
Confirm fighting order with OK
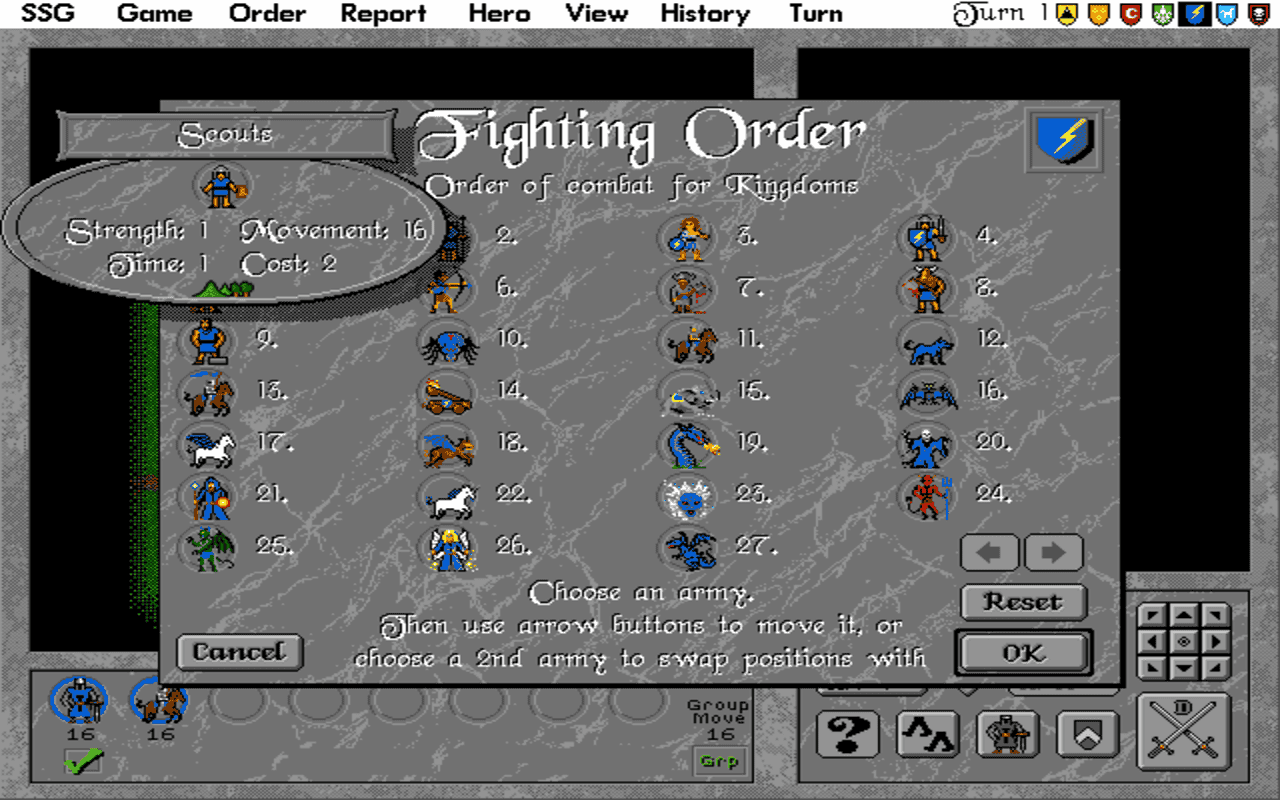(1022, 652)
